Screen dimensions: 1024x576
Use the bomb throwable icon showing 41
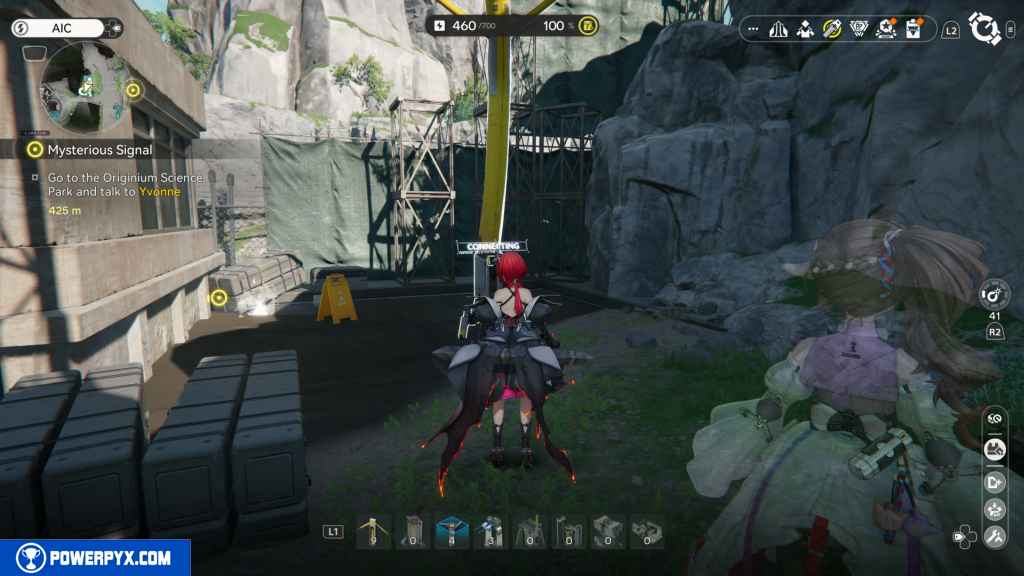[x=994, y=295]
